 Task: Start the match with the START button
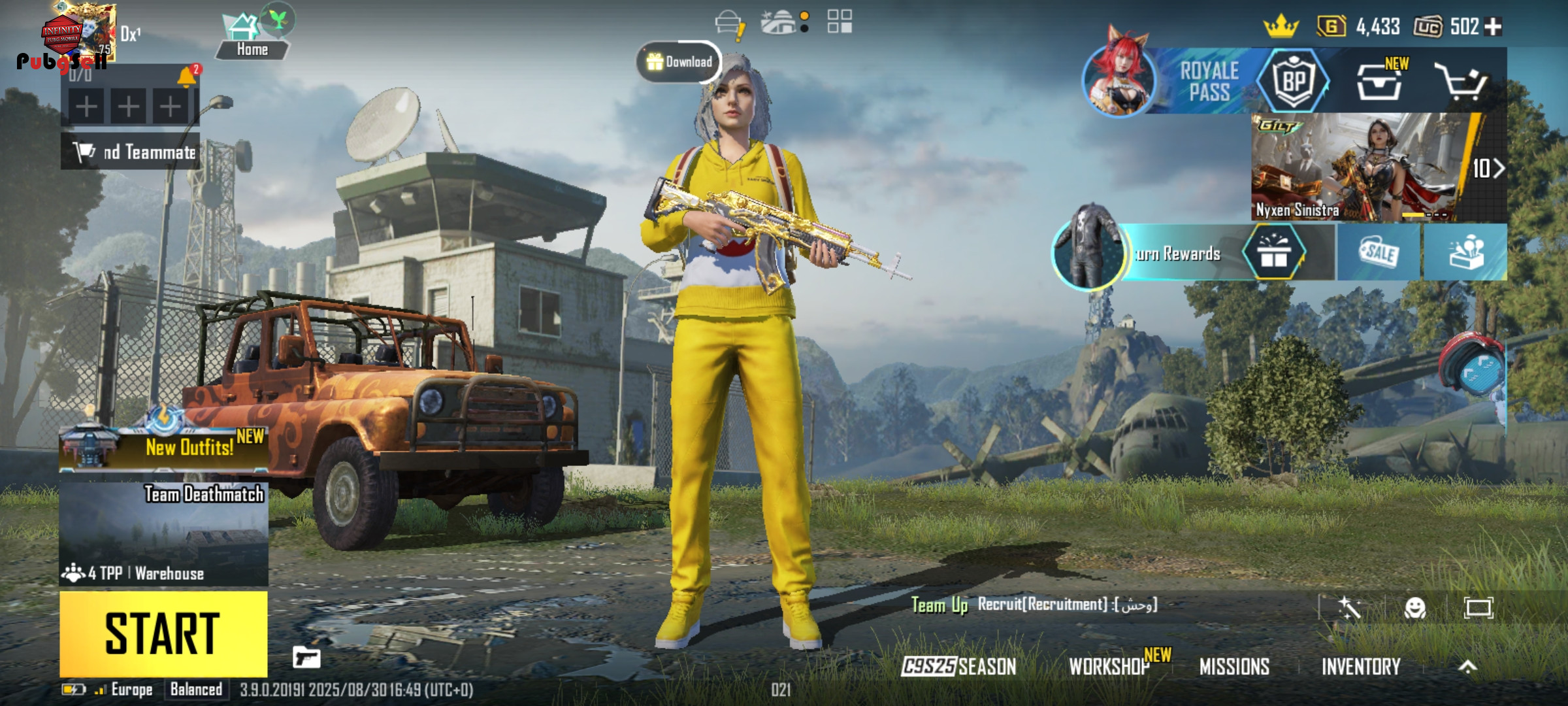[x=163, y=633]
